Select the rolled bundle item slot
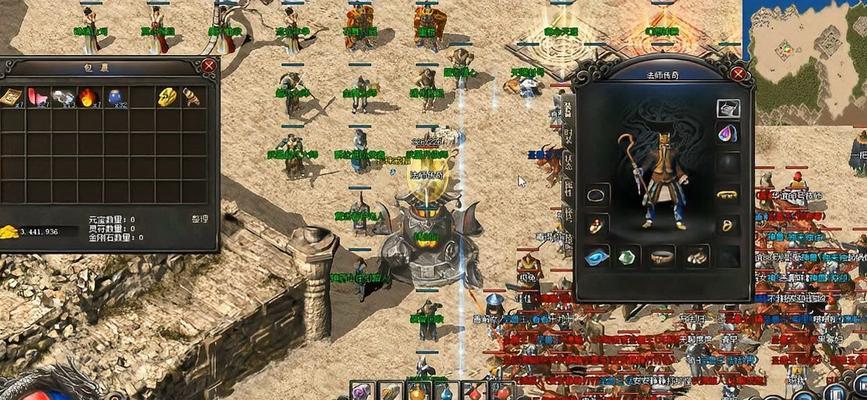Viewport: 867px width, 400px height. pyautogui.click(x=191, y=97)
